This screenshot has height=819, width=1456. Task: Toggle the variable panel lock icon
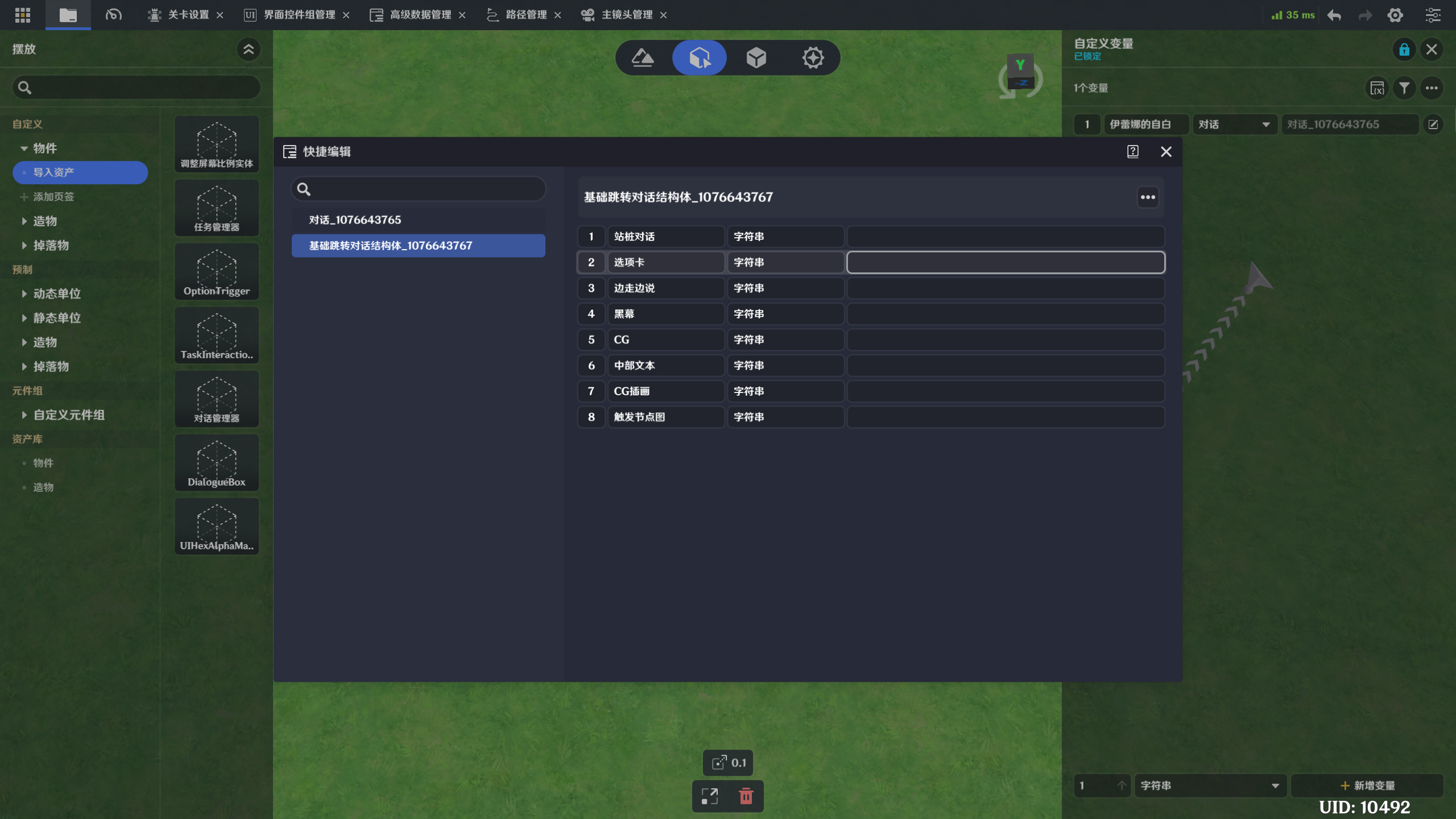pos(1404,49)
